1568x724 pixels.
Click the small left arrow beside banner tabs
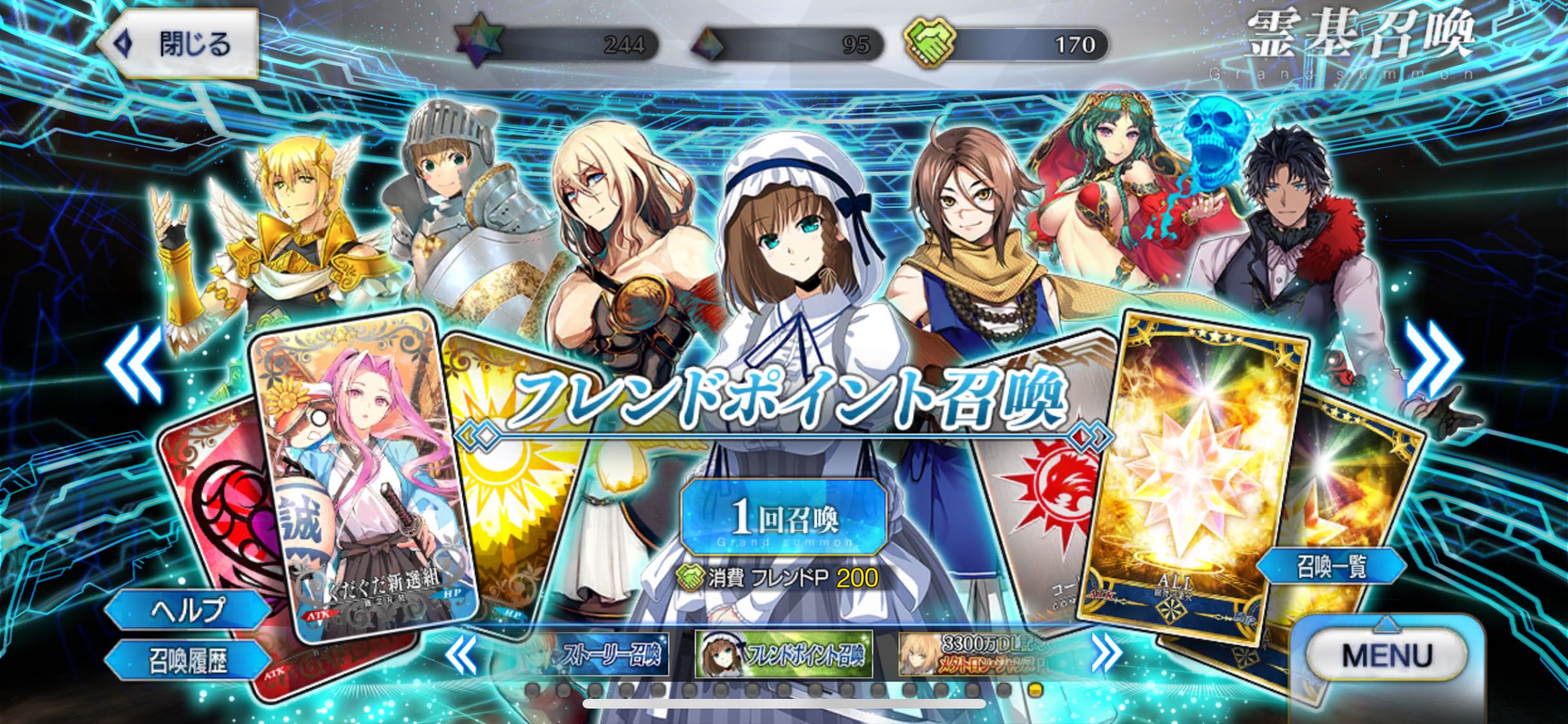(x=462, y=654)
